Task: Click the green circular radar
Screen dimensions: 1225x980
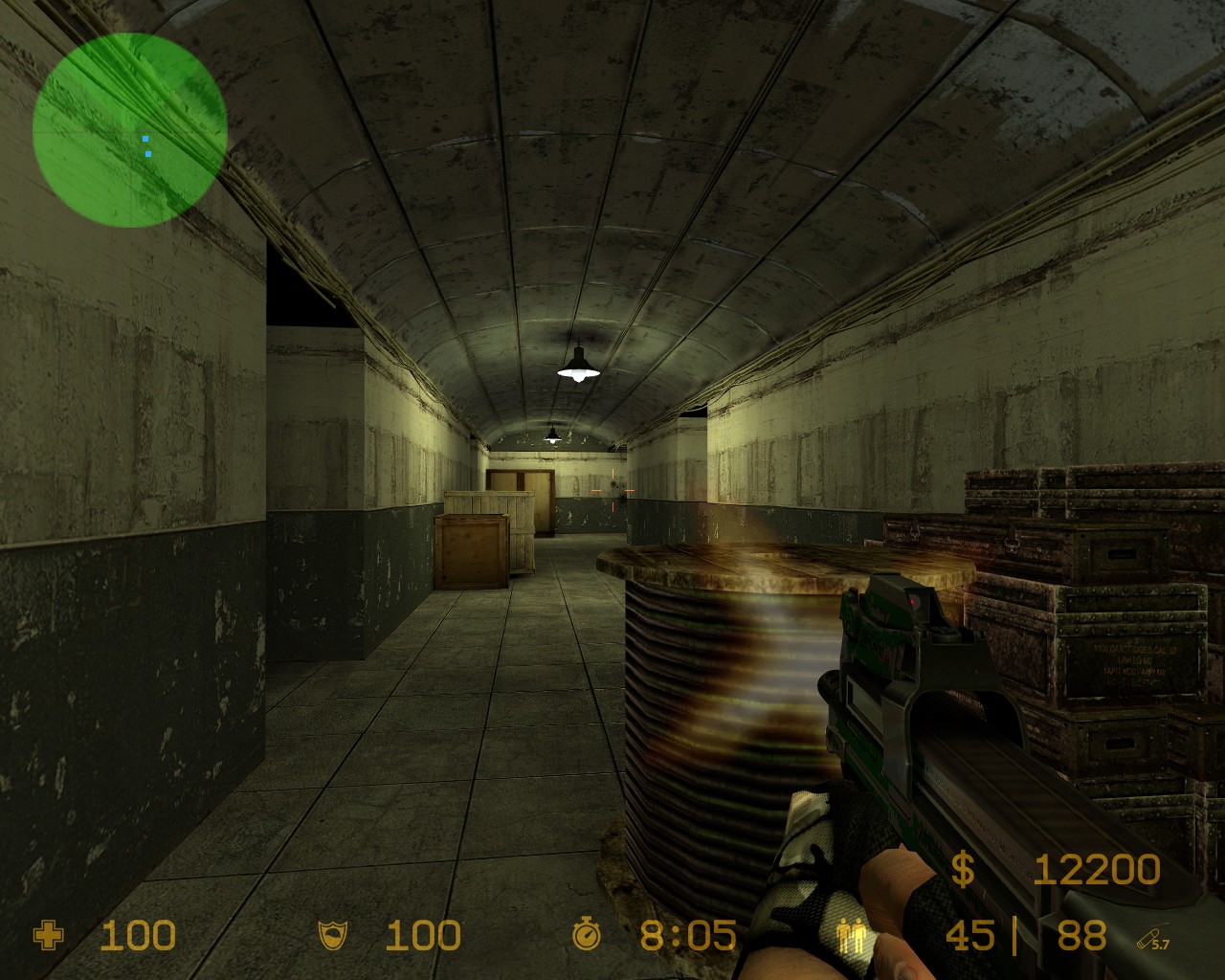Action: click(x=129, y=129)
